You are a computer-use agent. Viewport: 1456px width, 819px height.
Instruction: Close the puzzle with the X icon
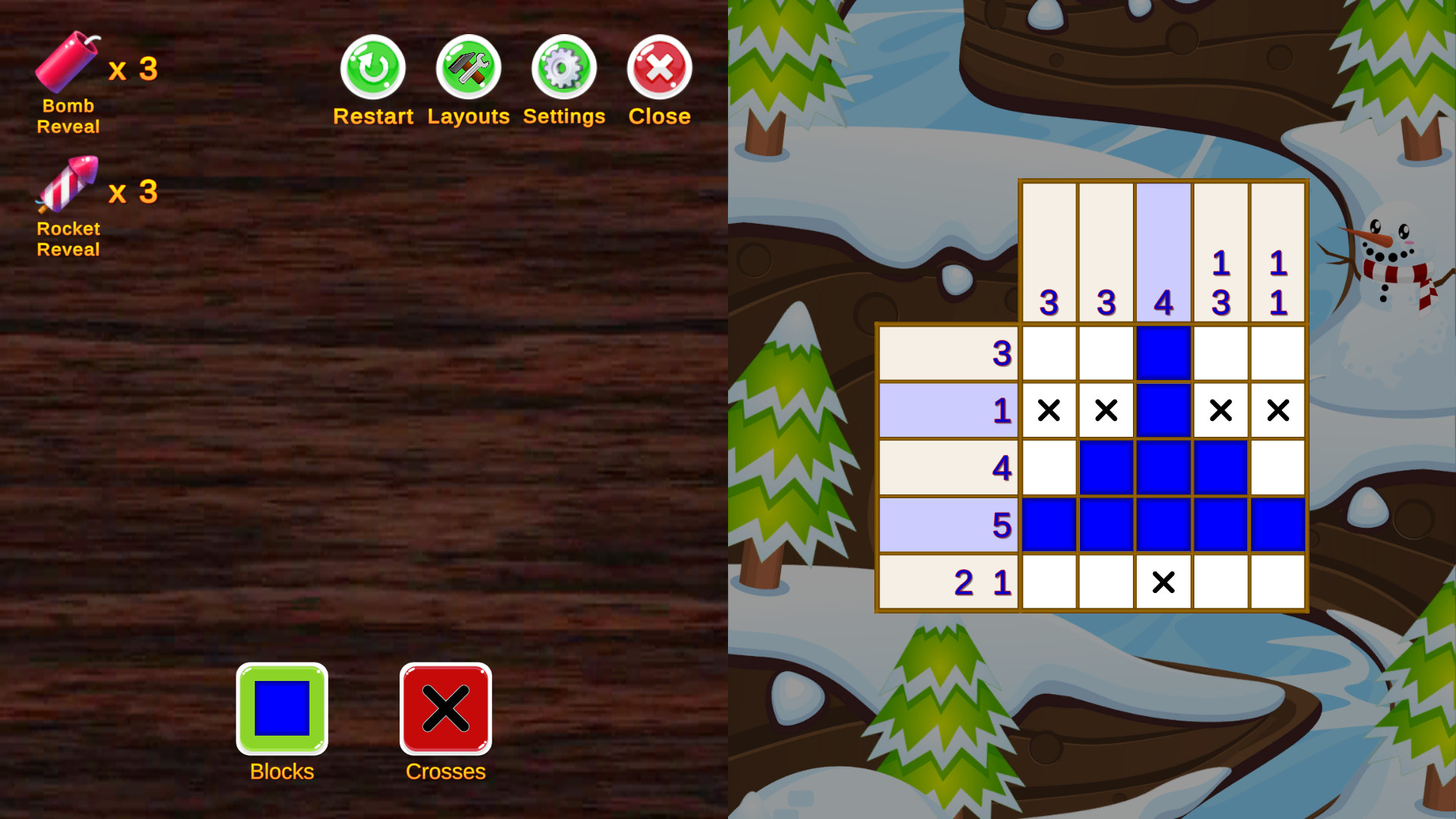coord(658,68)
